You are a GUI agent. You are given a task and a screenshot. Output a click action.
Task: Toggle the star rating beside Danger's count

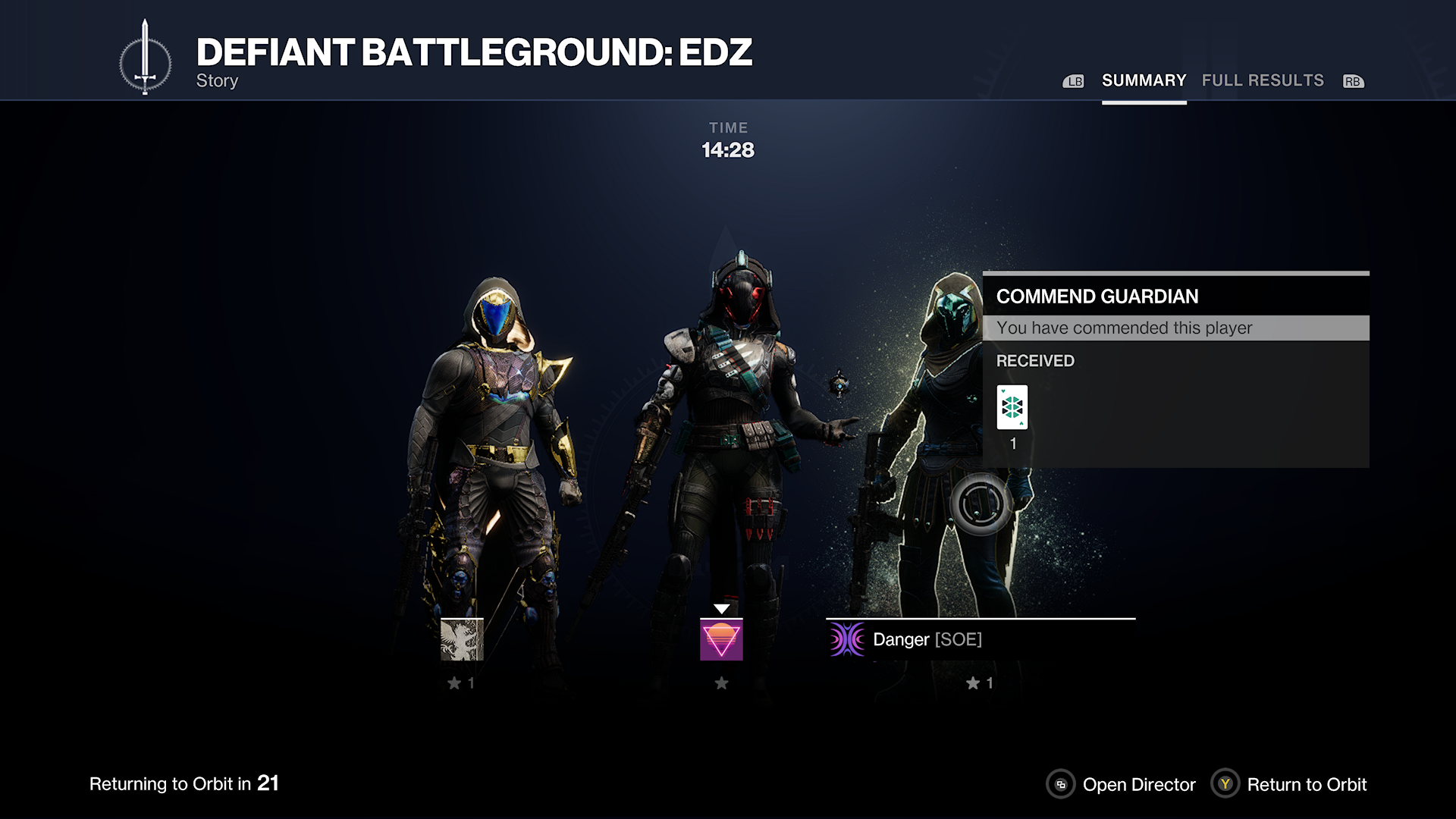click(x=974, y=682)
